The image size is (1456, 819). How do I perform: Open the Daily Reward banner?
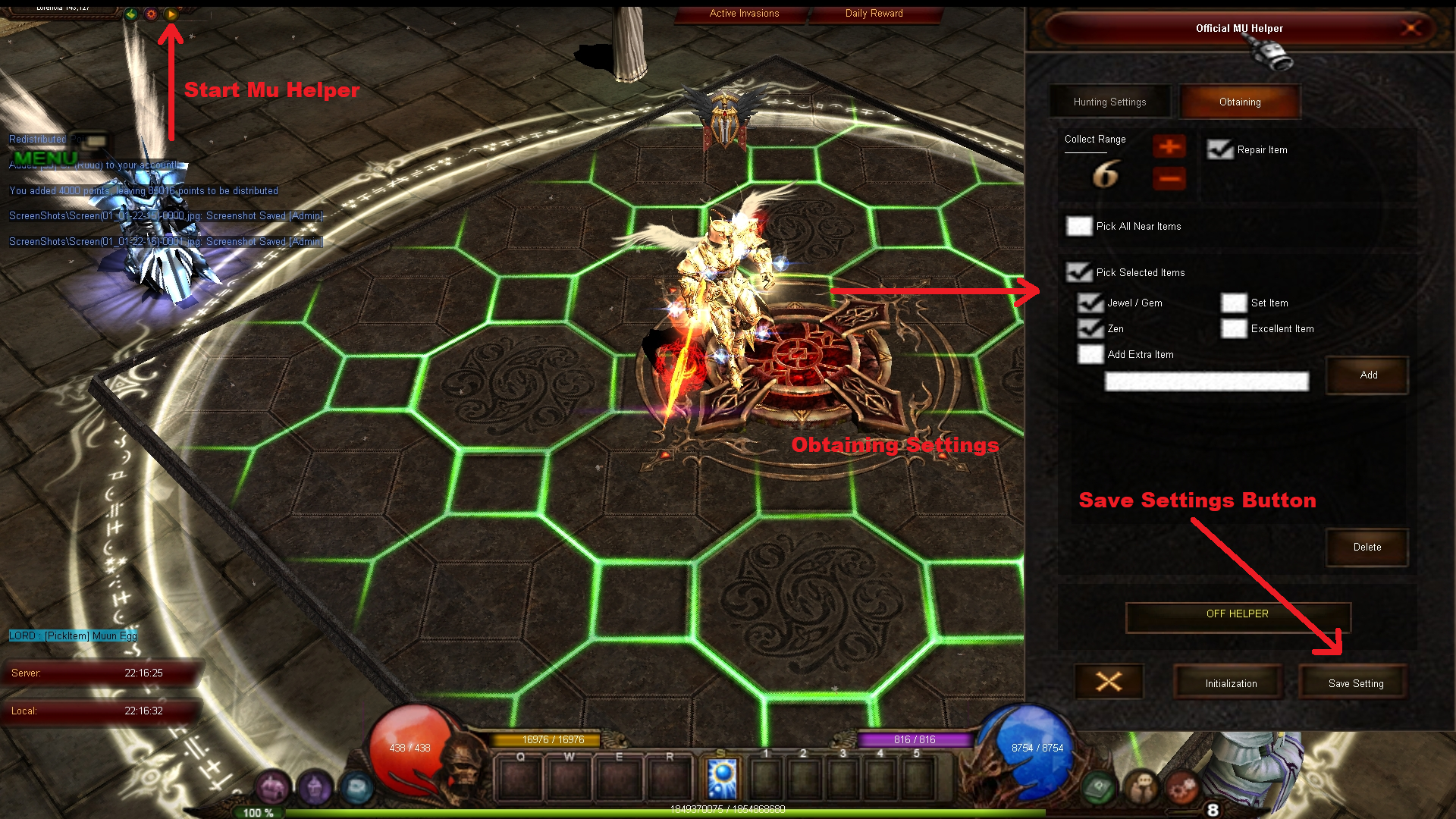pyautogui.click(x=874, y=13)
